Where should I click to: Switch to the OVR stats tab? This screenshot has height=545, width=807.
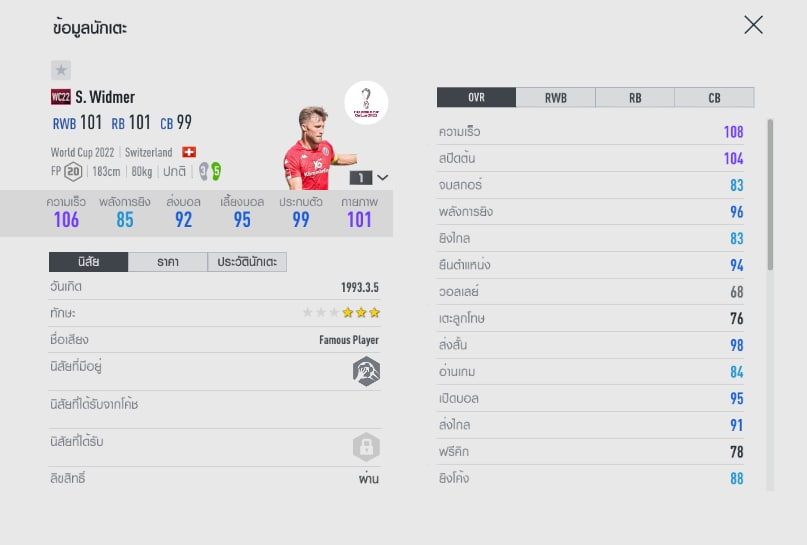pyautogui.click(x=476, y=98)
